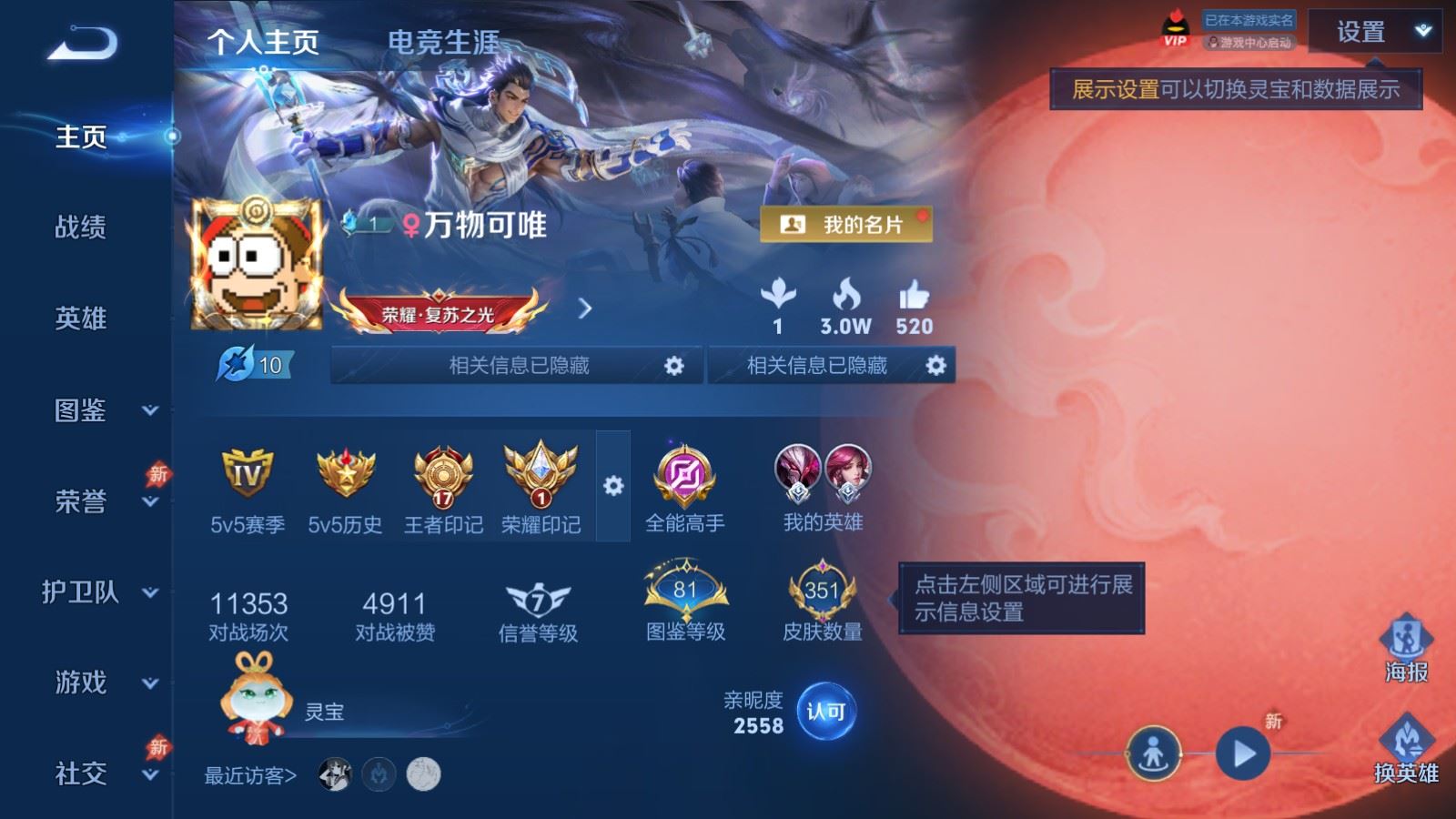Viewport: 1456px width, 819px height.
Task: Toggle the character stand display icon bottom right
Action: click(1152, 753)
